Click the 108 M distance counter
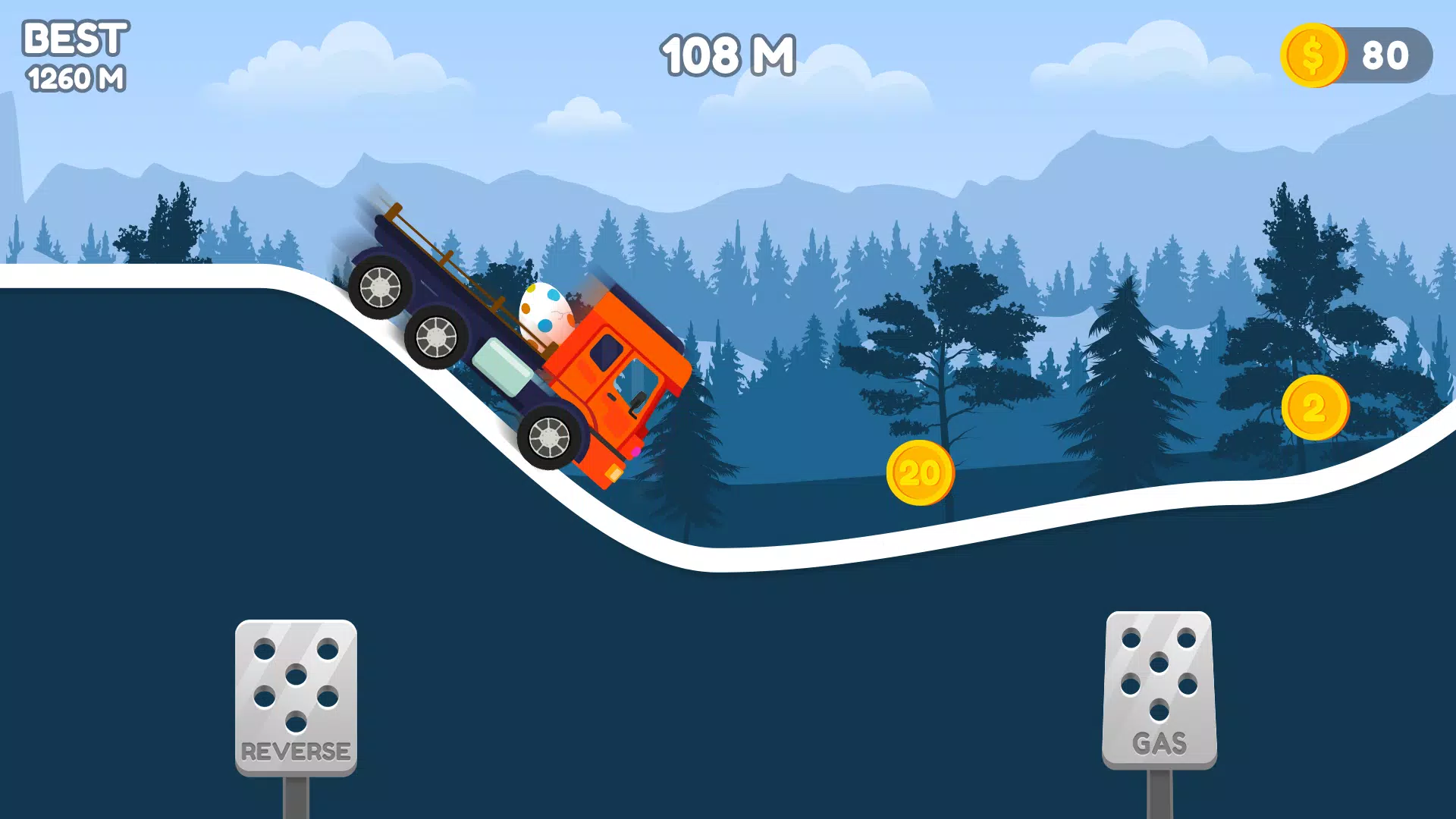 click(x=726, y=55)
